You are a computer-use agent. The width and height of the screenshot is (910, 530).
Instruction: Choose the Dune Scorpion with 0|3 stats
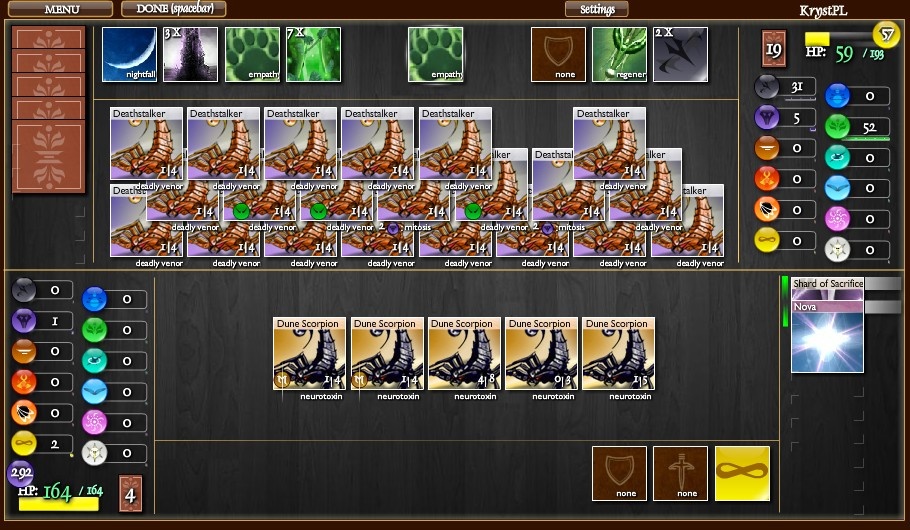point(542,355)
